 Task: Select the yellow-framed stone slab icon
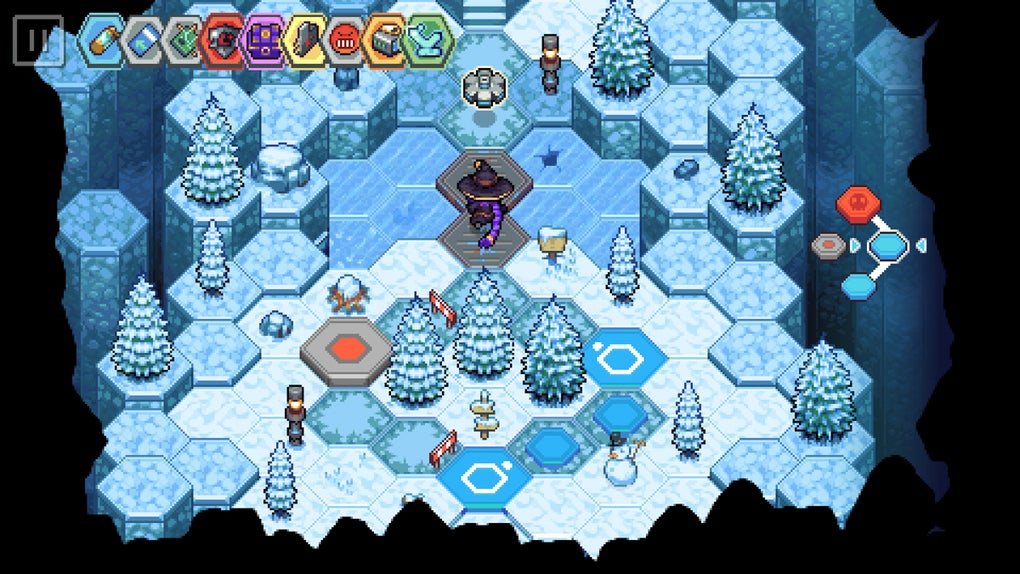(x=306, y=41)
